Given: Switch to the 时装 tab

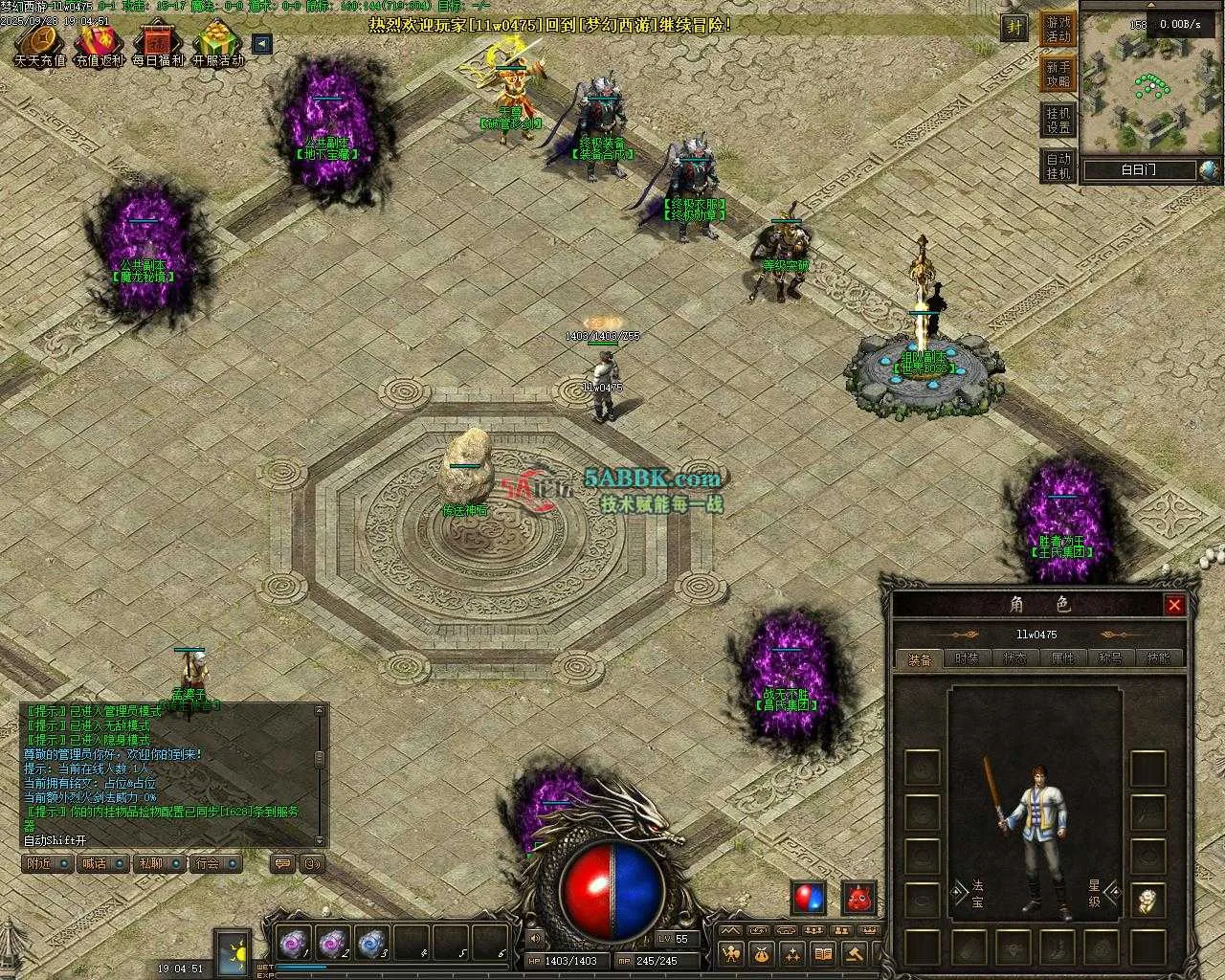Looking at the screenshot, I should point(968,658).
